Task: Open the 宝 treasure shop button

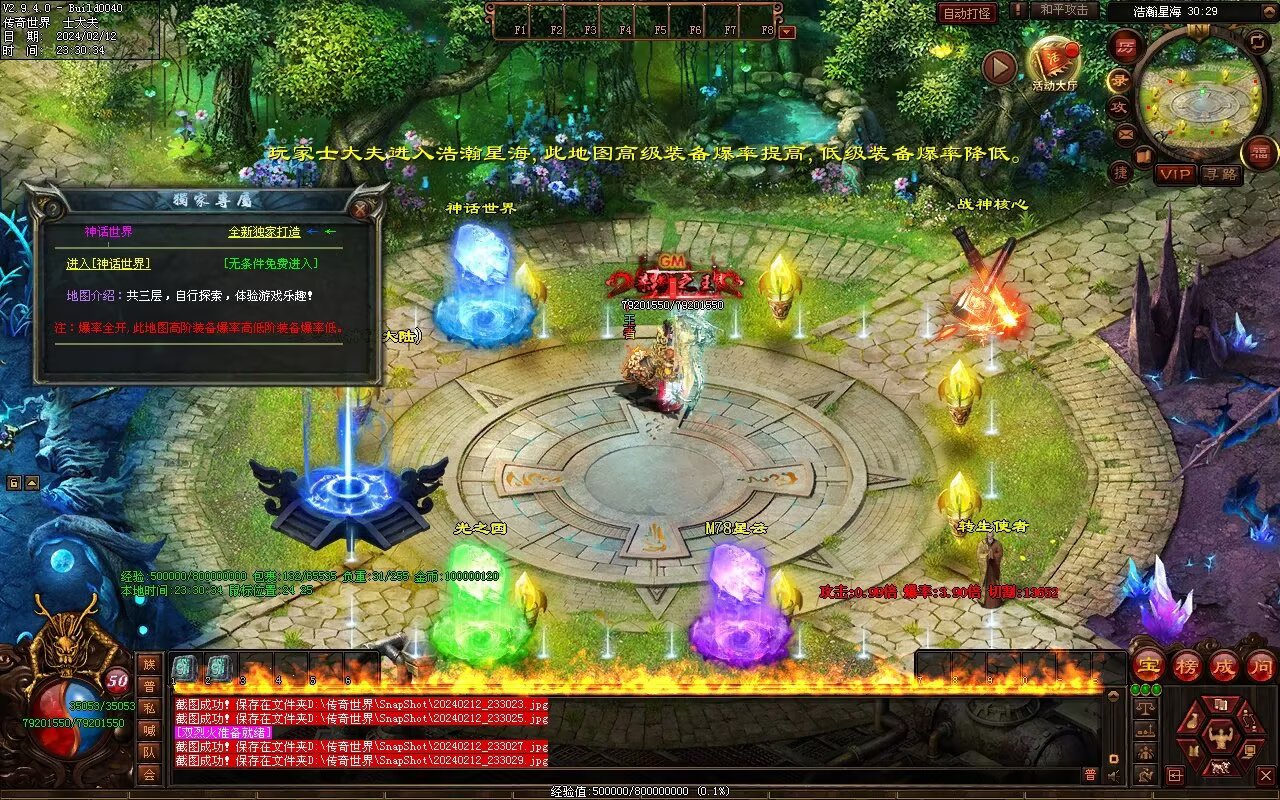Action: [x=1149, y=666]
